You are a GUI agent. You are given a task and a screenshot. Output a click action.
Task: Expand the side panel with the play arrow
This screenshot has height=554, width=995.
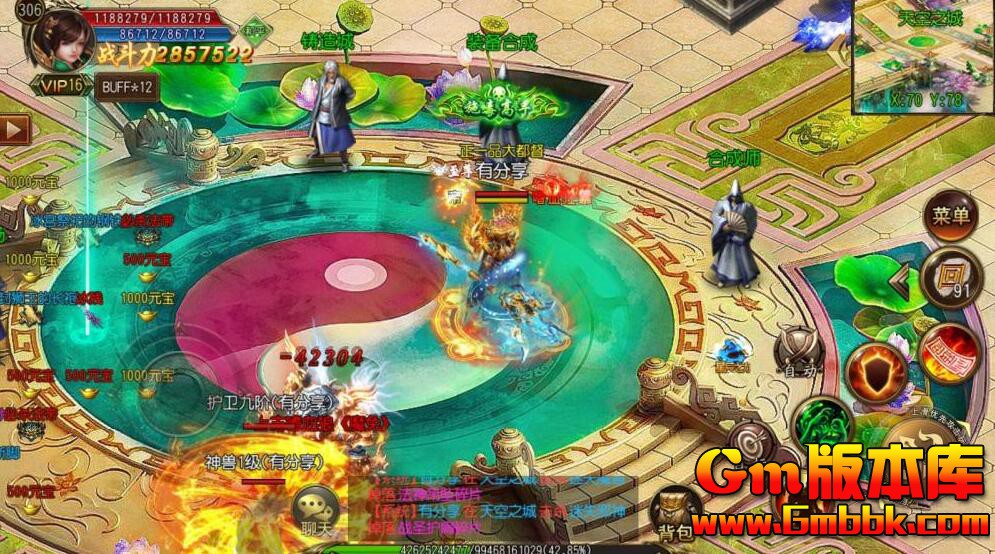pyautogui.click(x=15, y=129)
